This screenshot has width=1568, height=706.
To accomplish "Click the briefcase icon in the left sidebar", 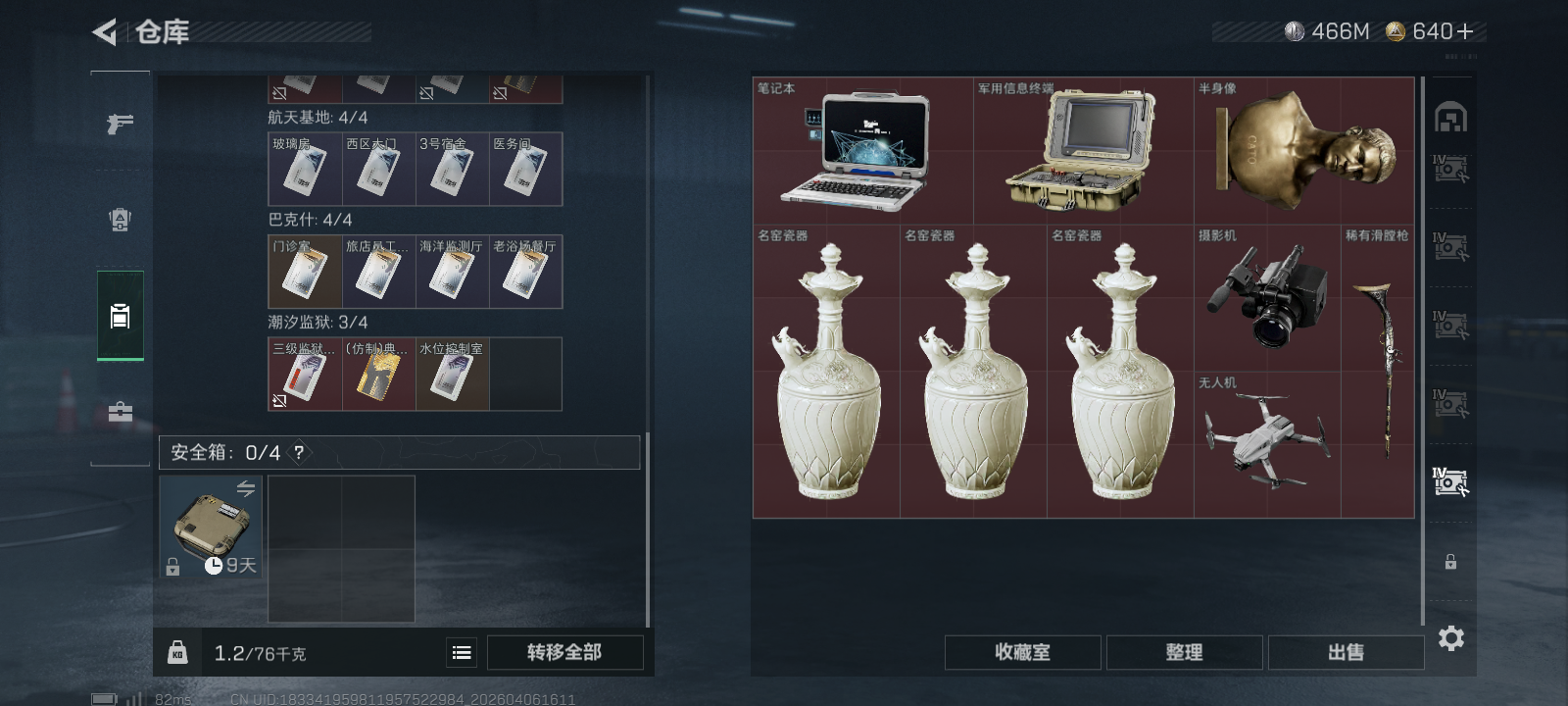I will click(120, 412).
